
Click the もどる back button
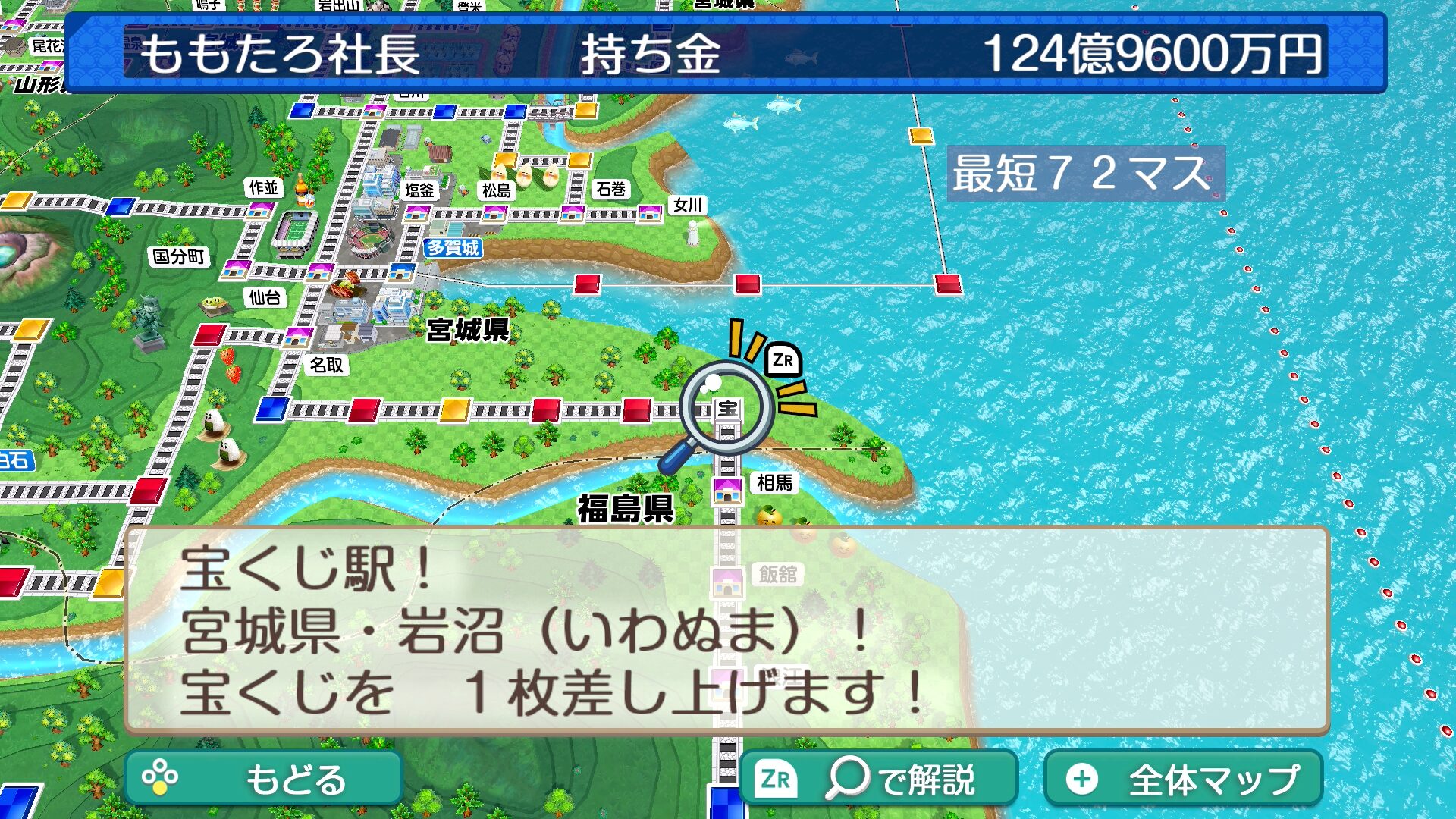263,779
